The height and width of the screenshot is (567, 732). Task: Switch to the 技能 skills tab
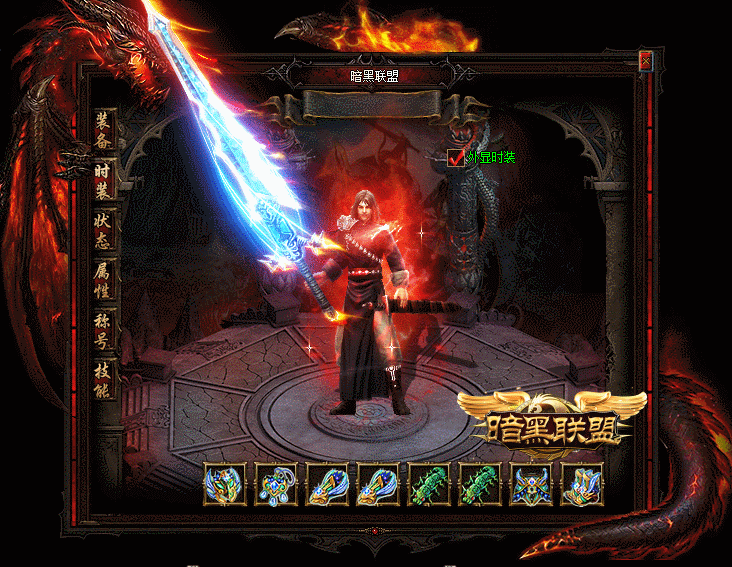[x=103, y=380]
